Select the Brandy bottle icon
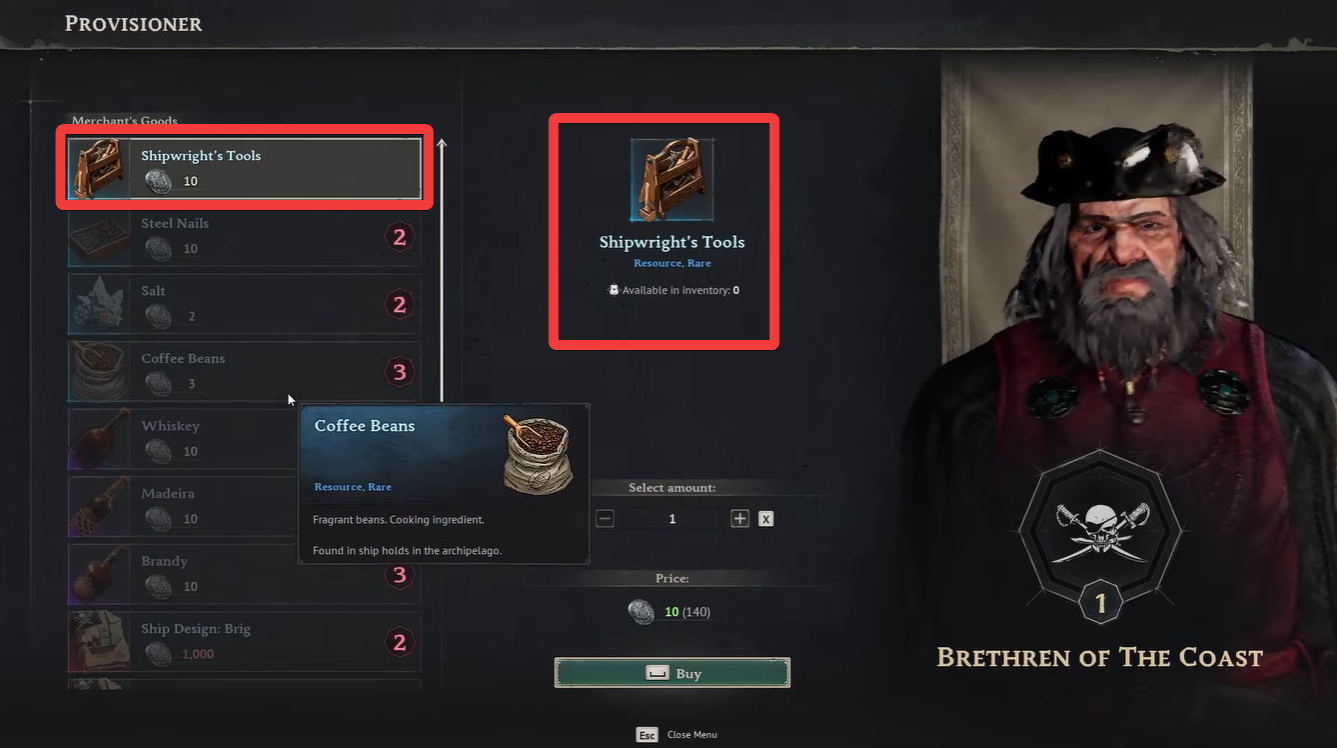This screenshot has width=1337, height=748. [97, 574]
